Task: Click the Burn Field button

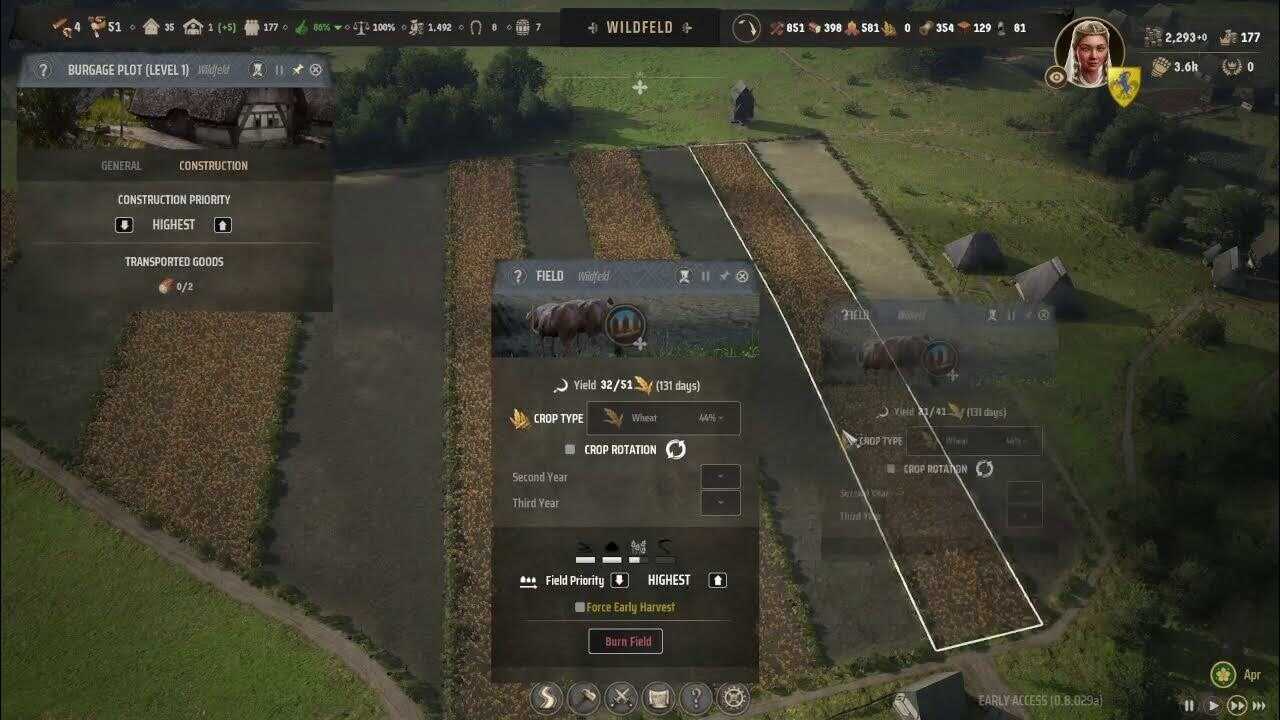Action: (628, 641)
